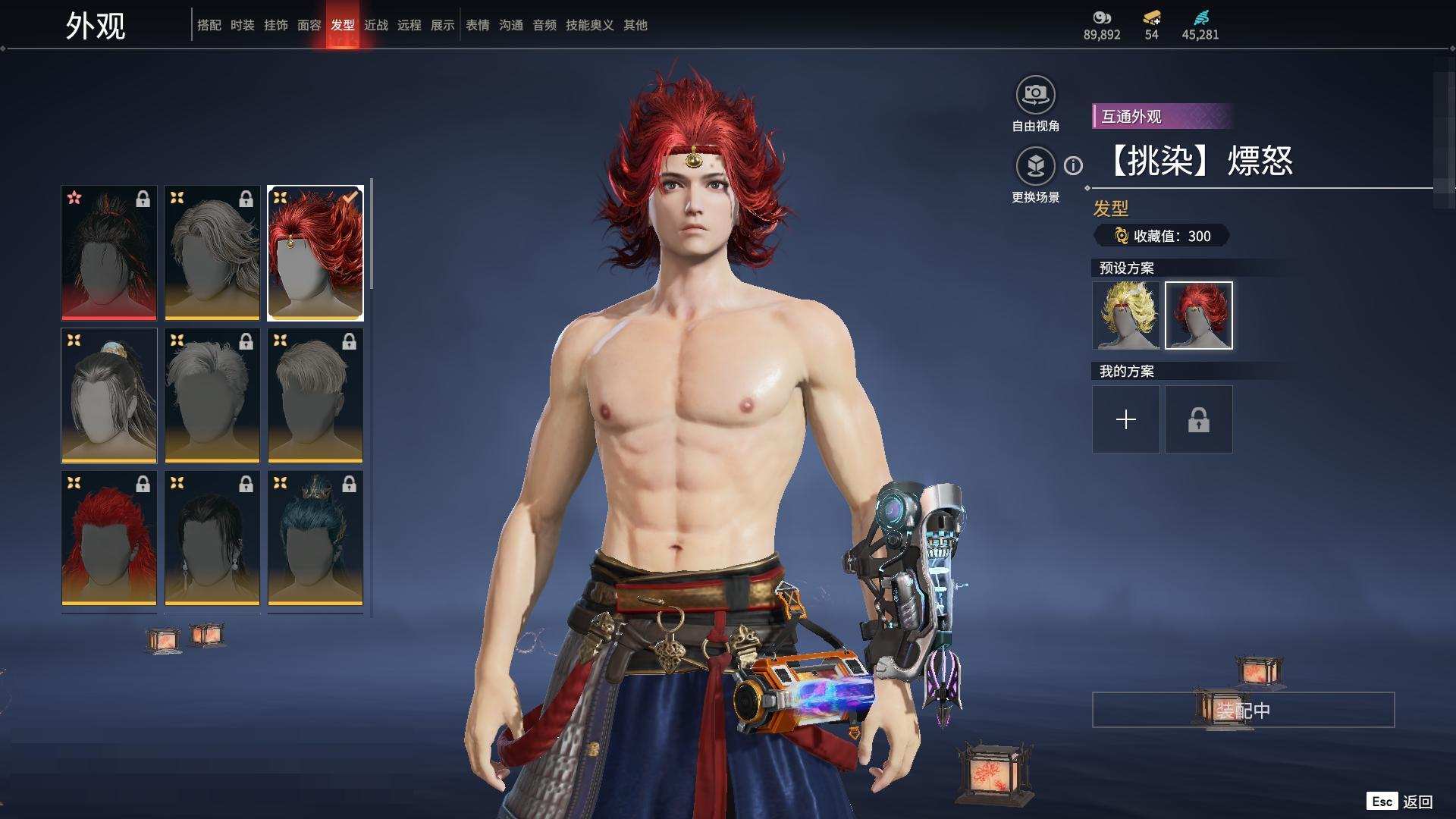Open the info icon beside scene button

tap(1073, 165)
